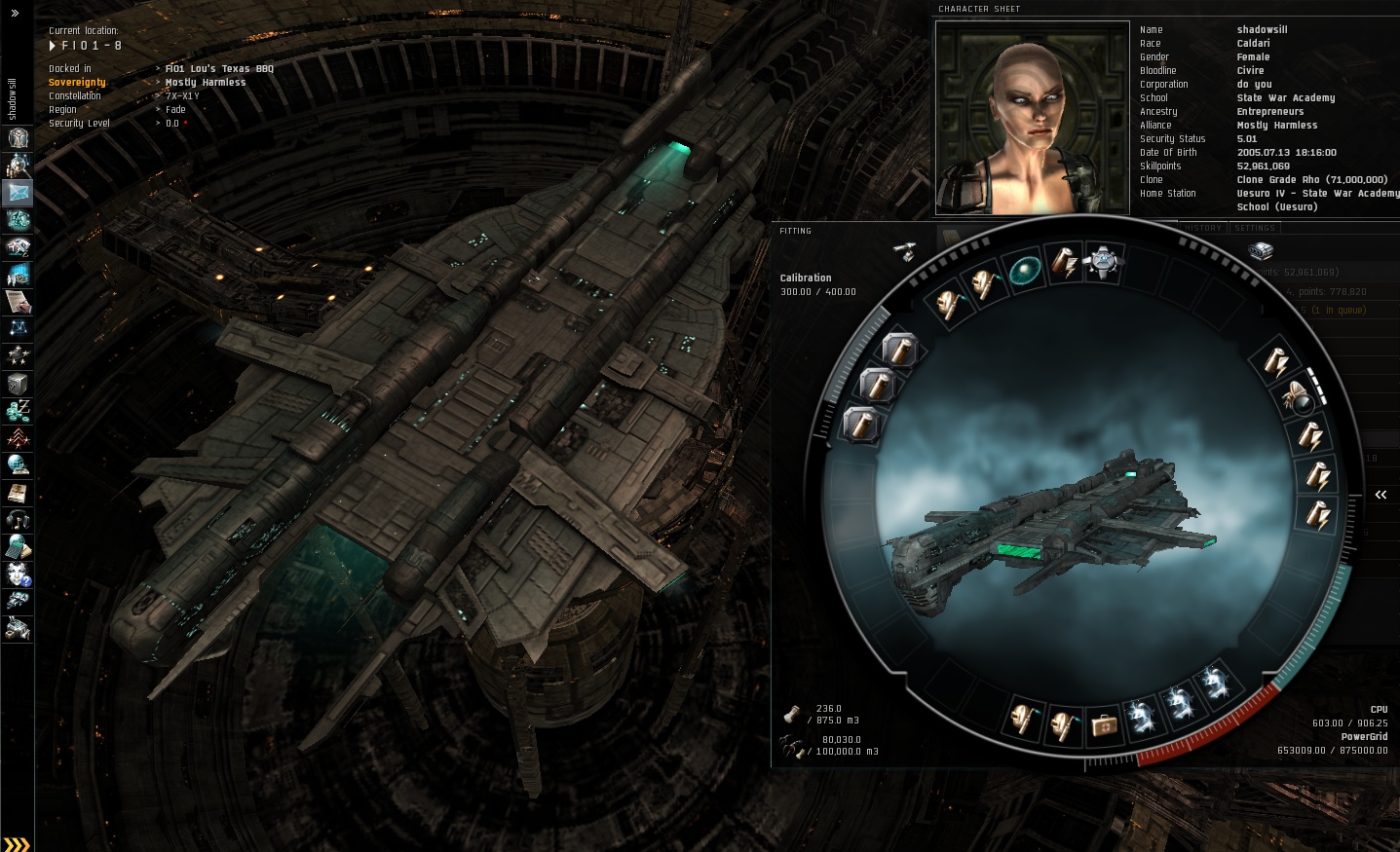
Task: Collapse the fitting panel with the « button
Action: coord(1381,495)
